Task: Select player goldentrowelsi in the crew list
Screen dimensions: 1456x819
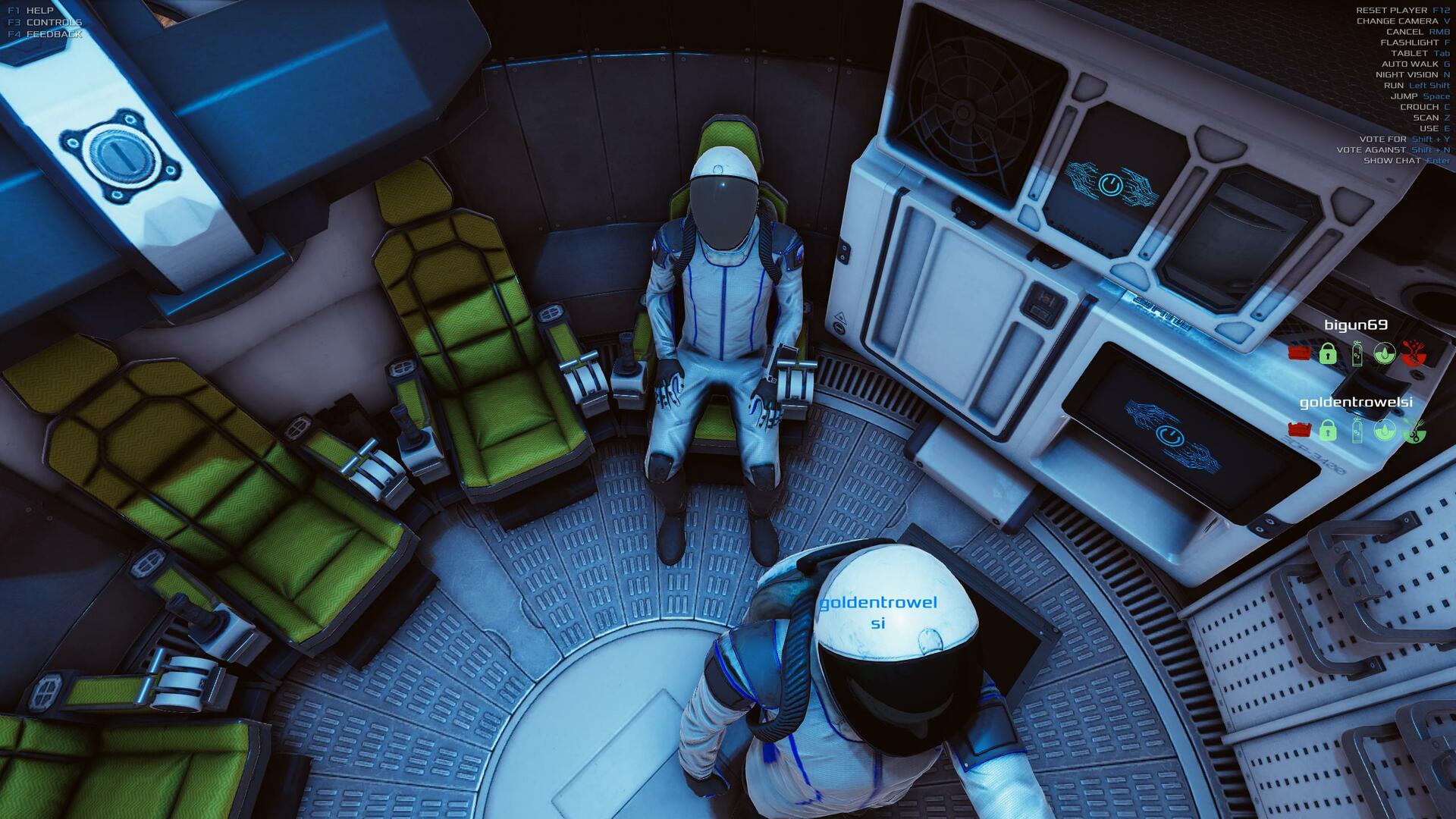Action: [1355, 403]
